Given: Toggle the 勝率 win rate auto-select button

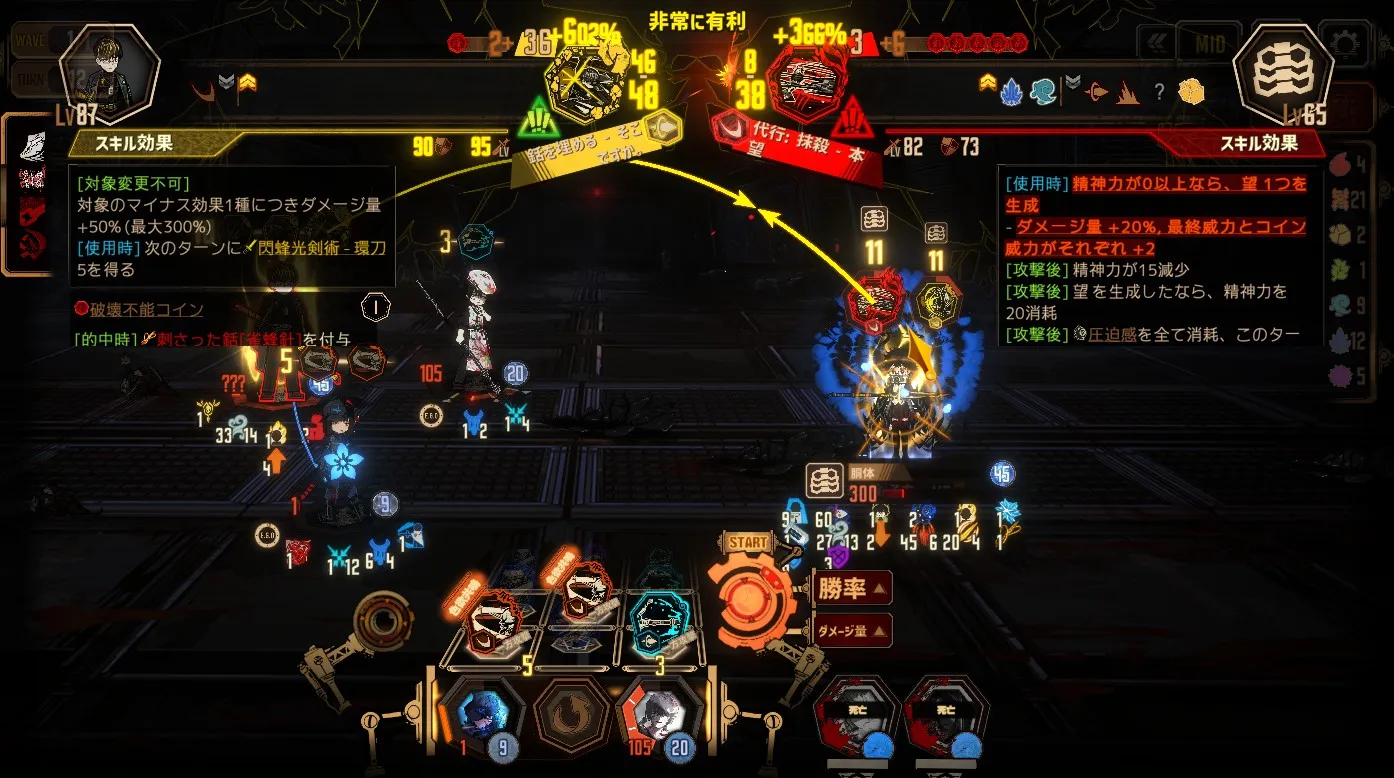Looking at the screenshot, I should coord(851,588).
